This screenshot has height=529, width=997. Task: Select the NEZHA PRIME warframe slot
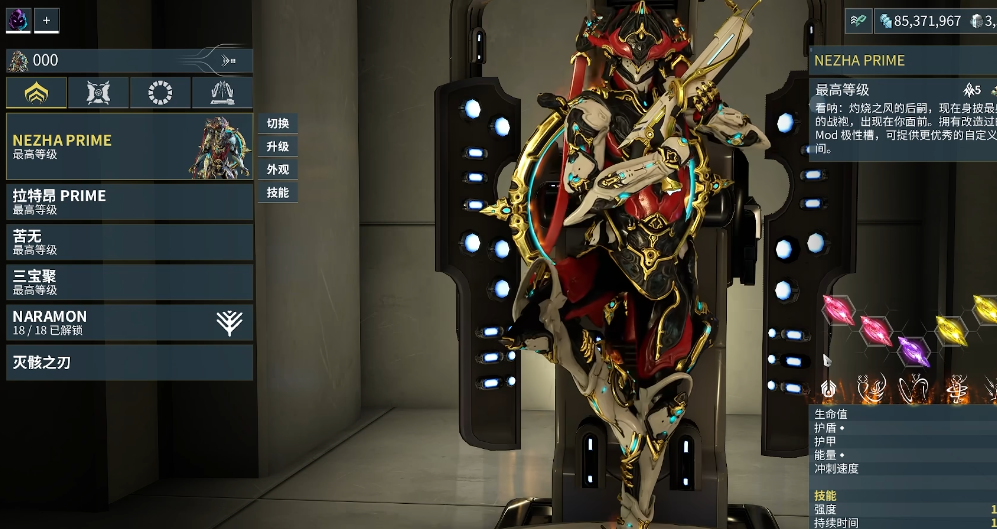(x=129, y=146)
